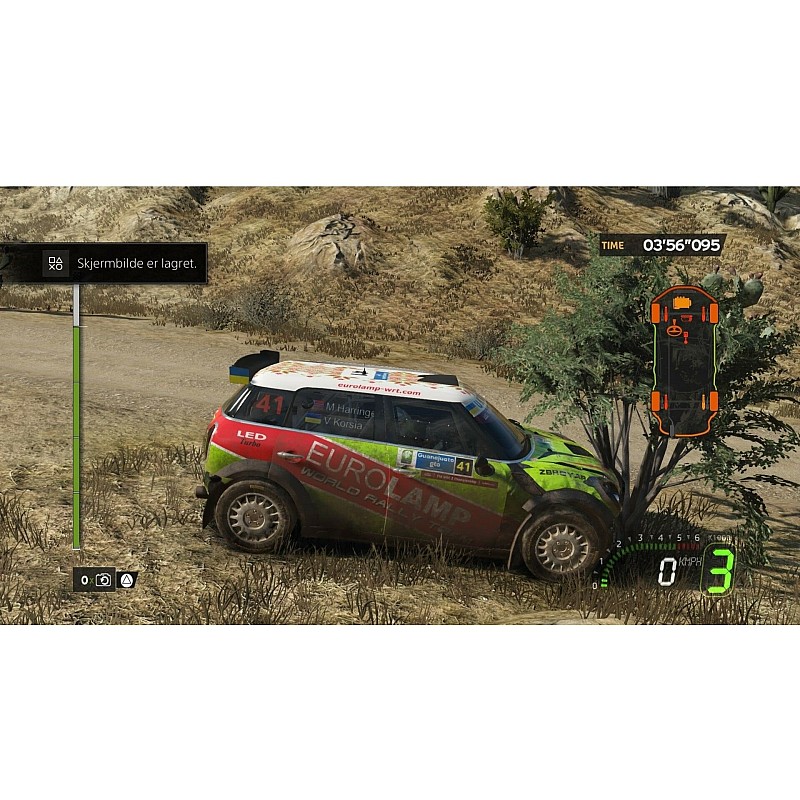Select the camera icon beside the counter
The image size is (800, 800).
click(103, 580)
